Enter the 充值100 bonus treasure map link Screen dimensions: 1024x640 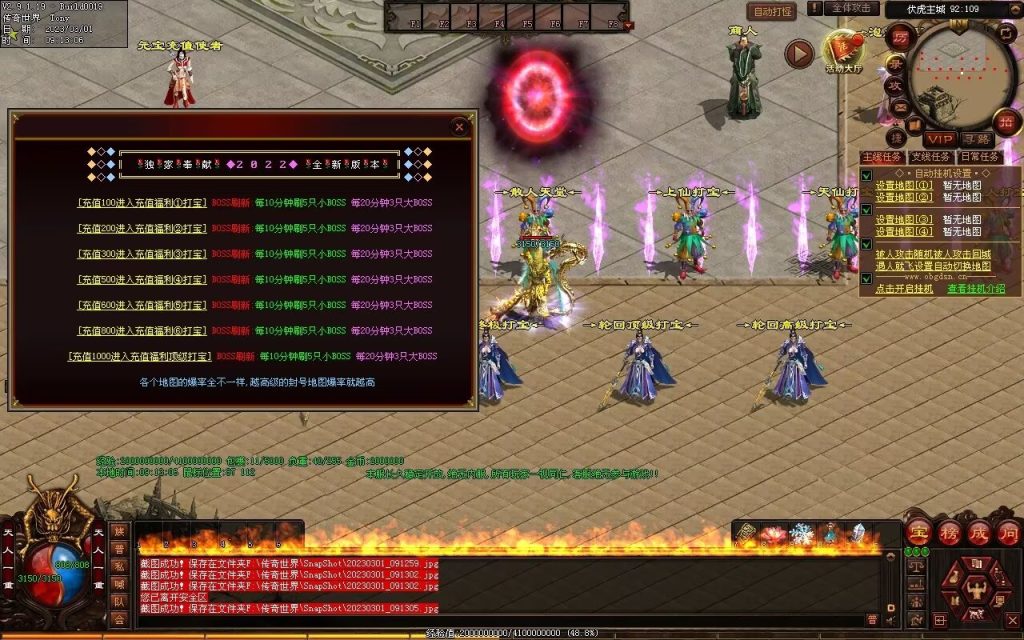pyautogui.click(x=143, y=202)
